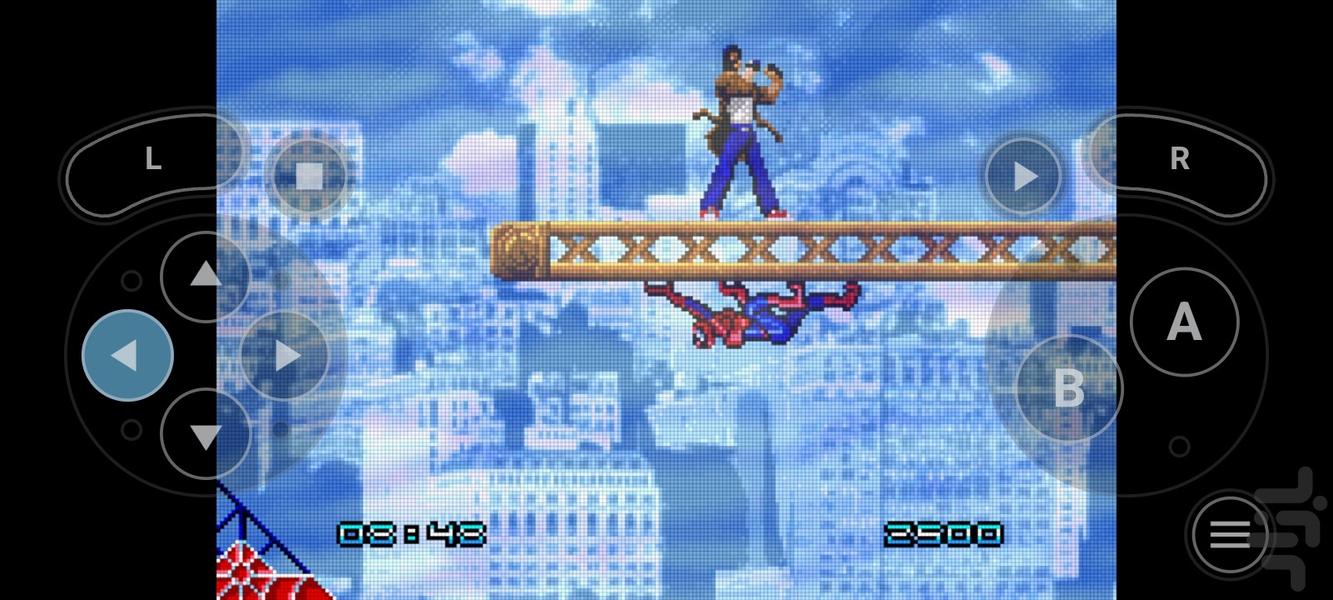Tap the D-pad left arrow

[127, 355]
